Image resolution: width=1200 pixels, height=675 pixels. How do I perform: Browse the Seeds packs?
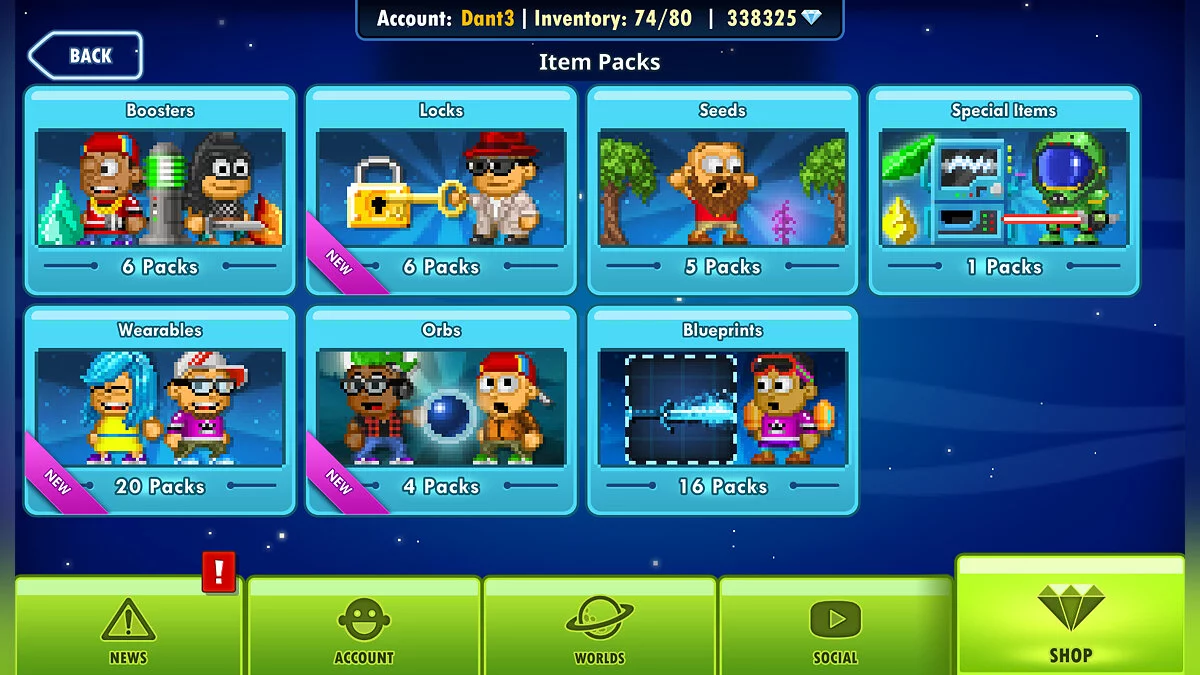722,190
